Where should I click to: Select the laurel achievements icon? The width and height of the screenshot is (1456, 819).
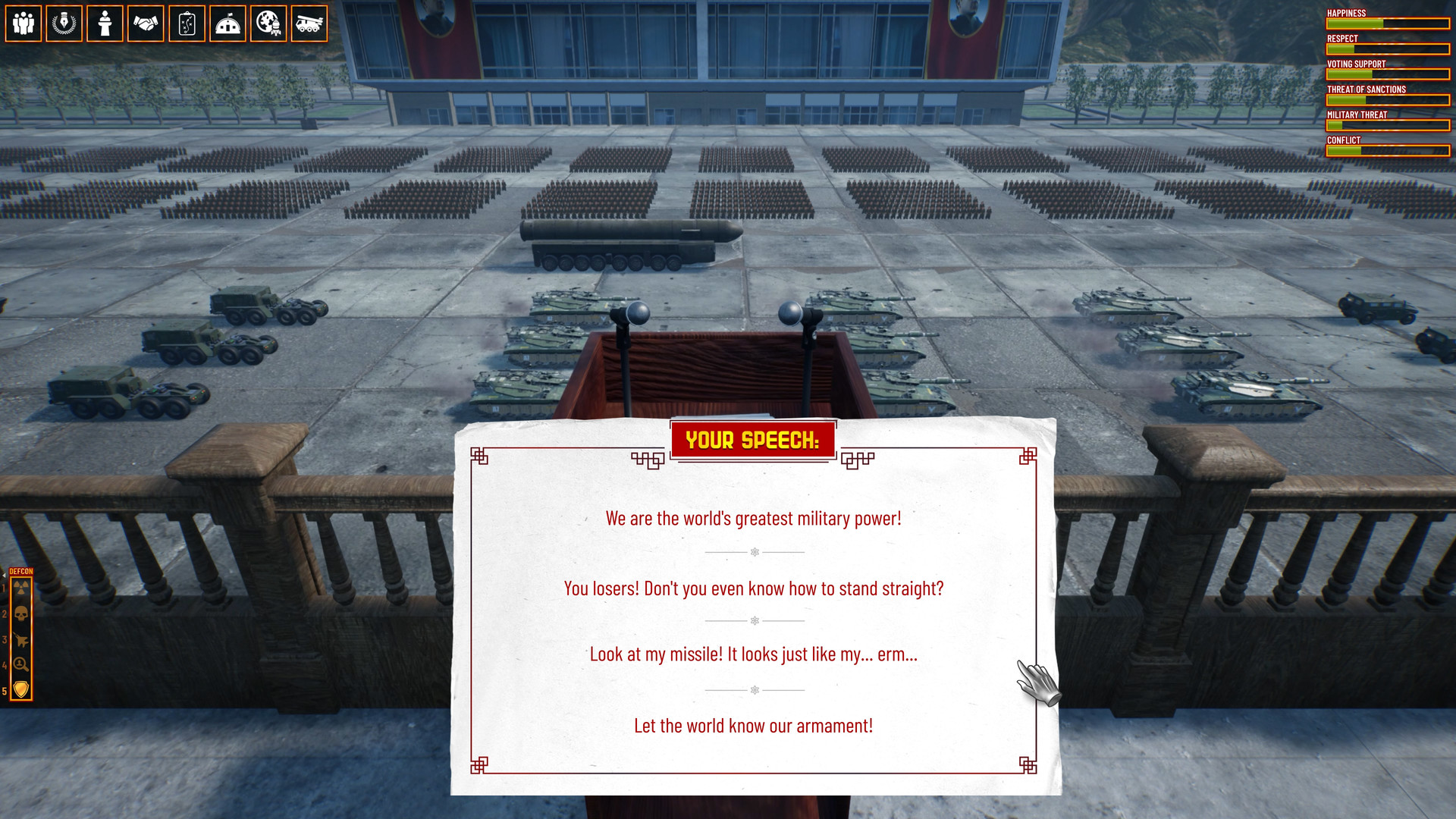64,24
